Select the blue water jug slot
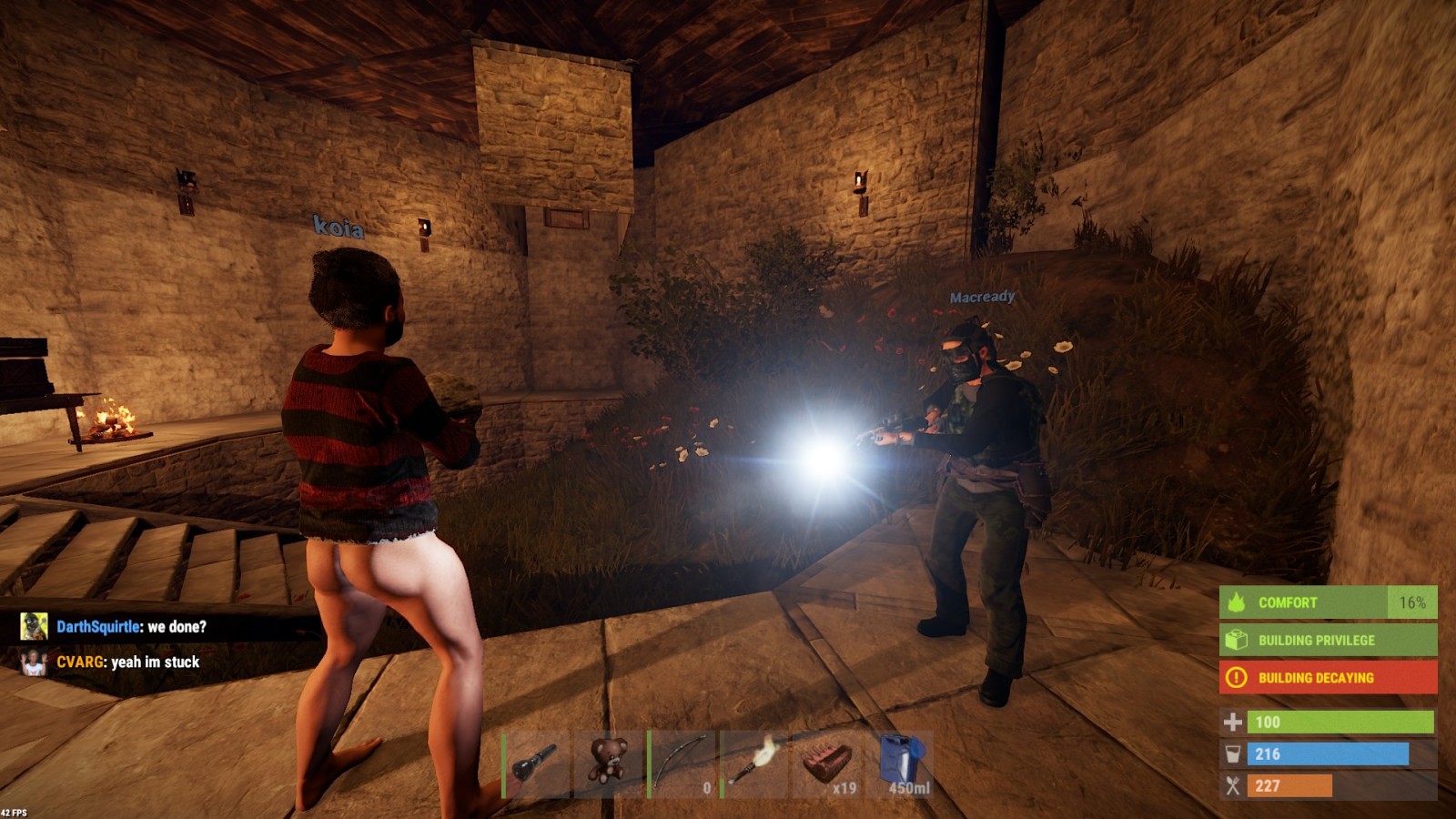 pyautogui.click(x=900, y=764)
